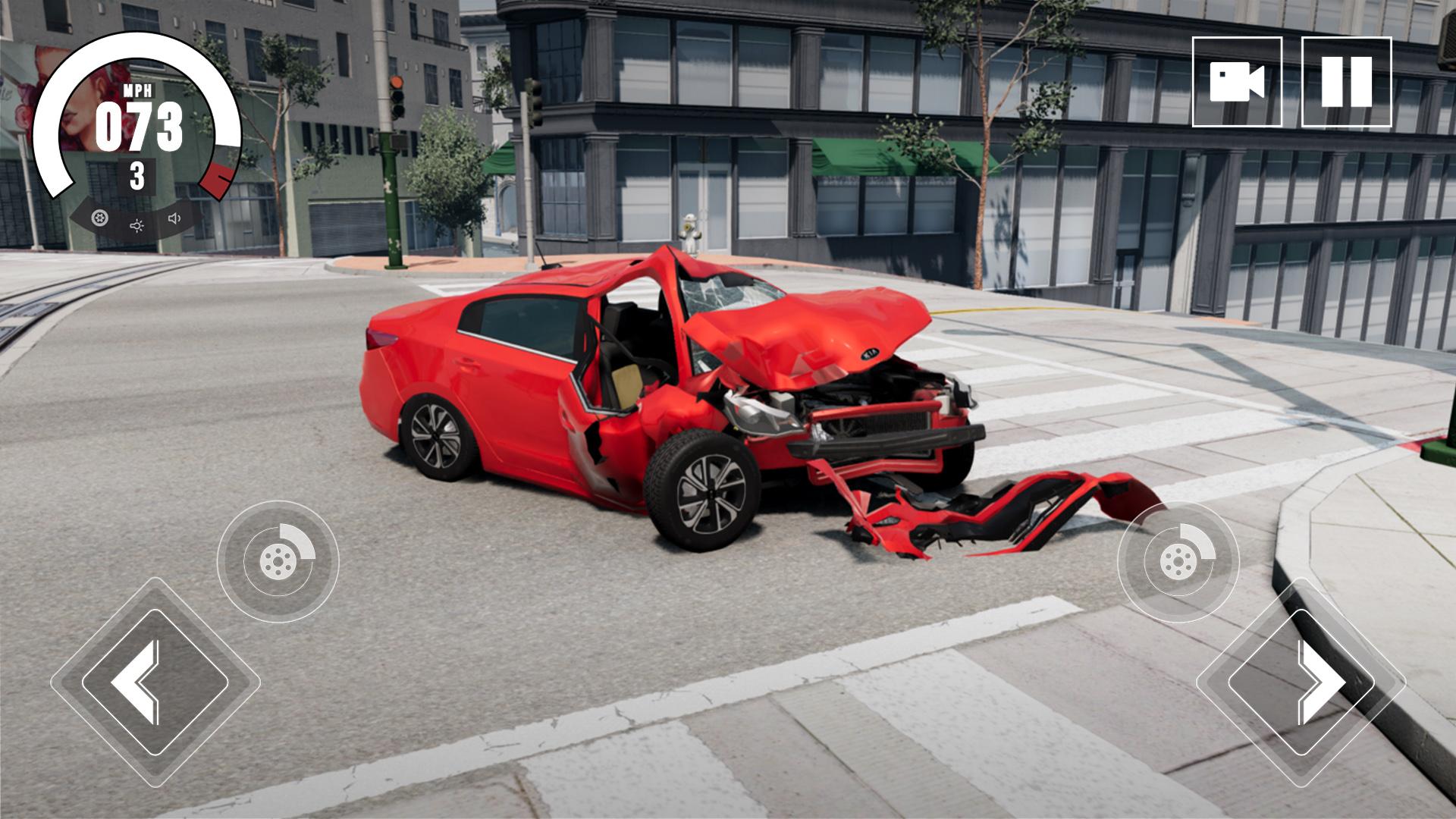Sound the horn using the speaker icon
This screenshot has width=1456, height=819.
click(174, 219)
